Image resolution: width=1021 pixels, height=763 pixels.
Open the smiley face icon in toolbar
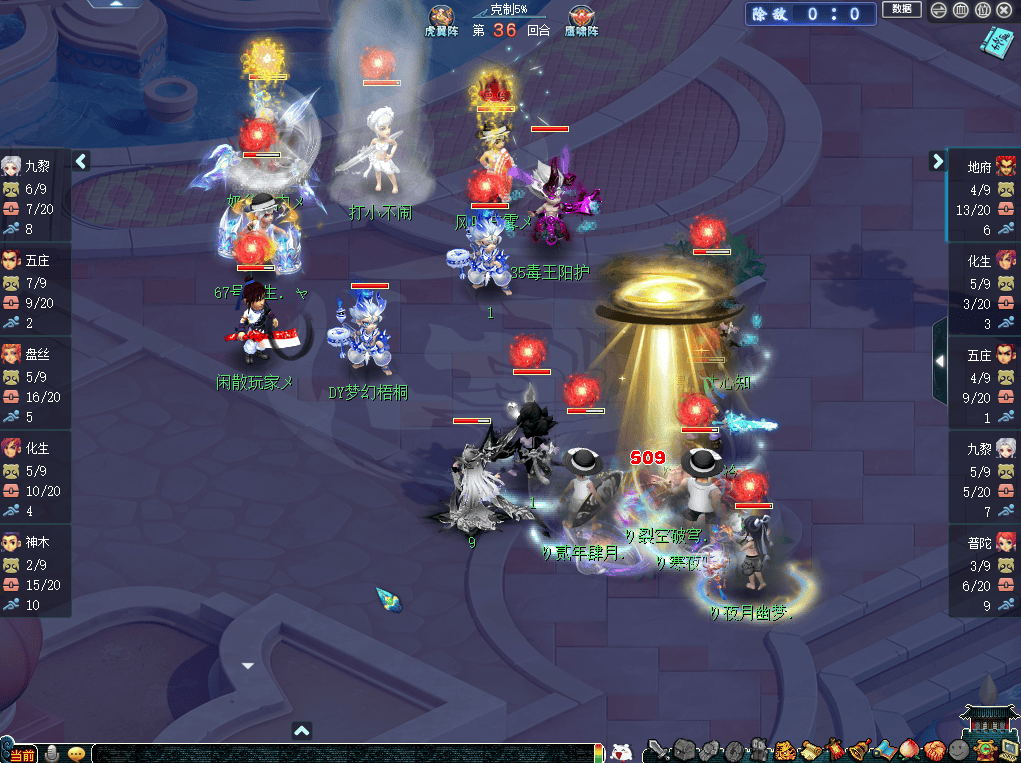point(959,750)
